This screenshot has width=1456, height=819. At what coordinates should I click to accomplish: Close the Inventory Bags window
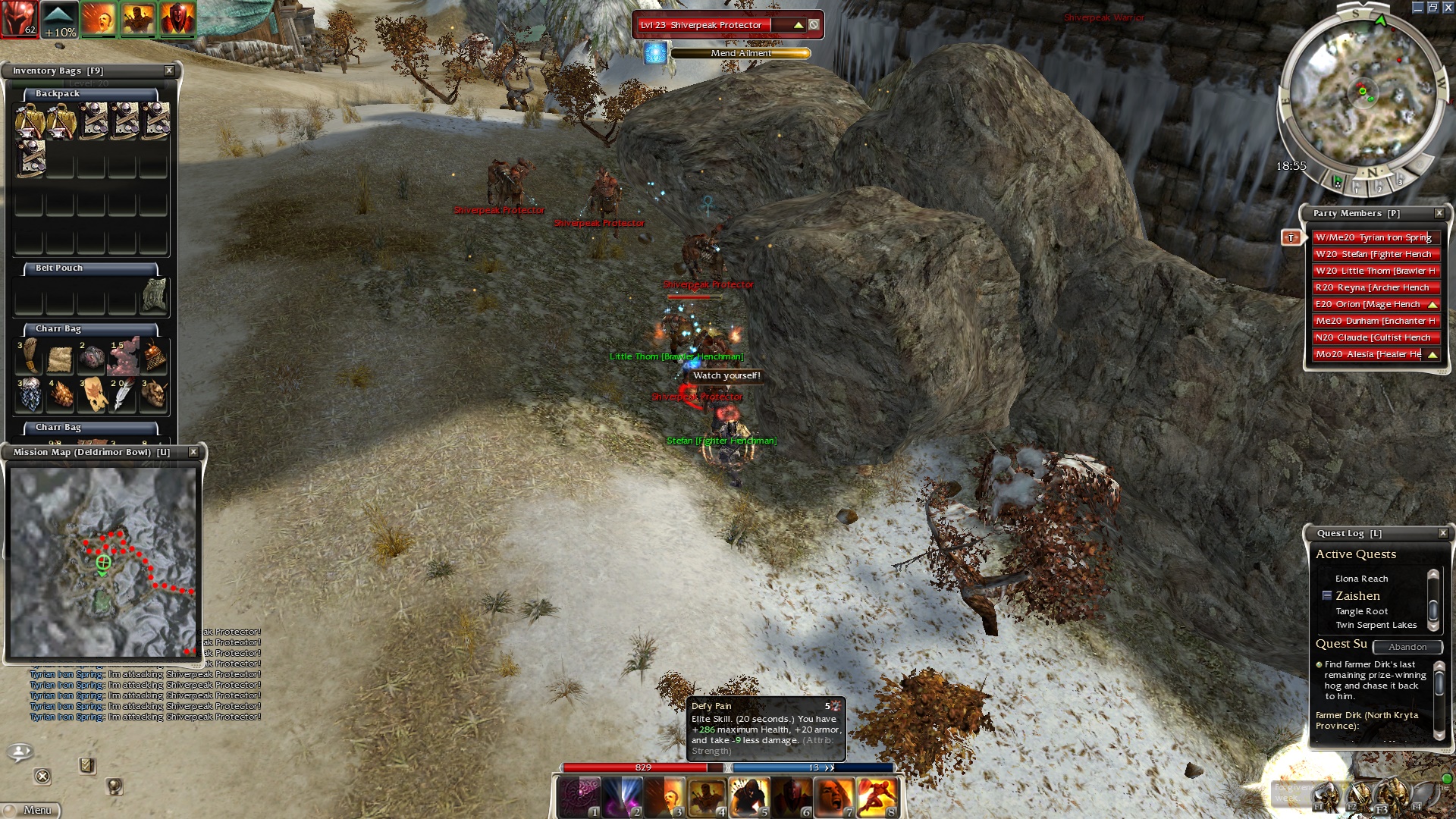point(169,71)
